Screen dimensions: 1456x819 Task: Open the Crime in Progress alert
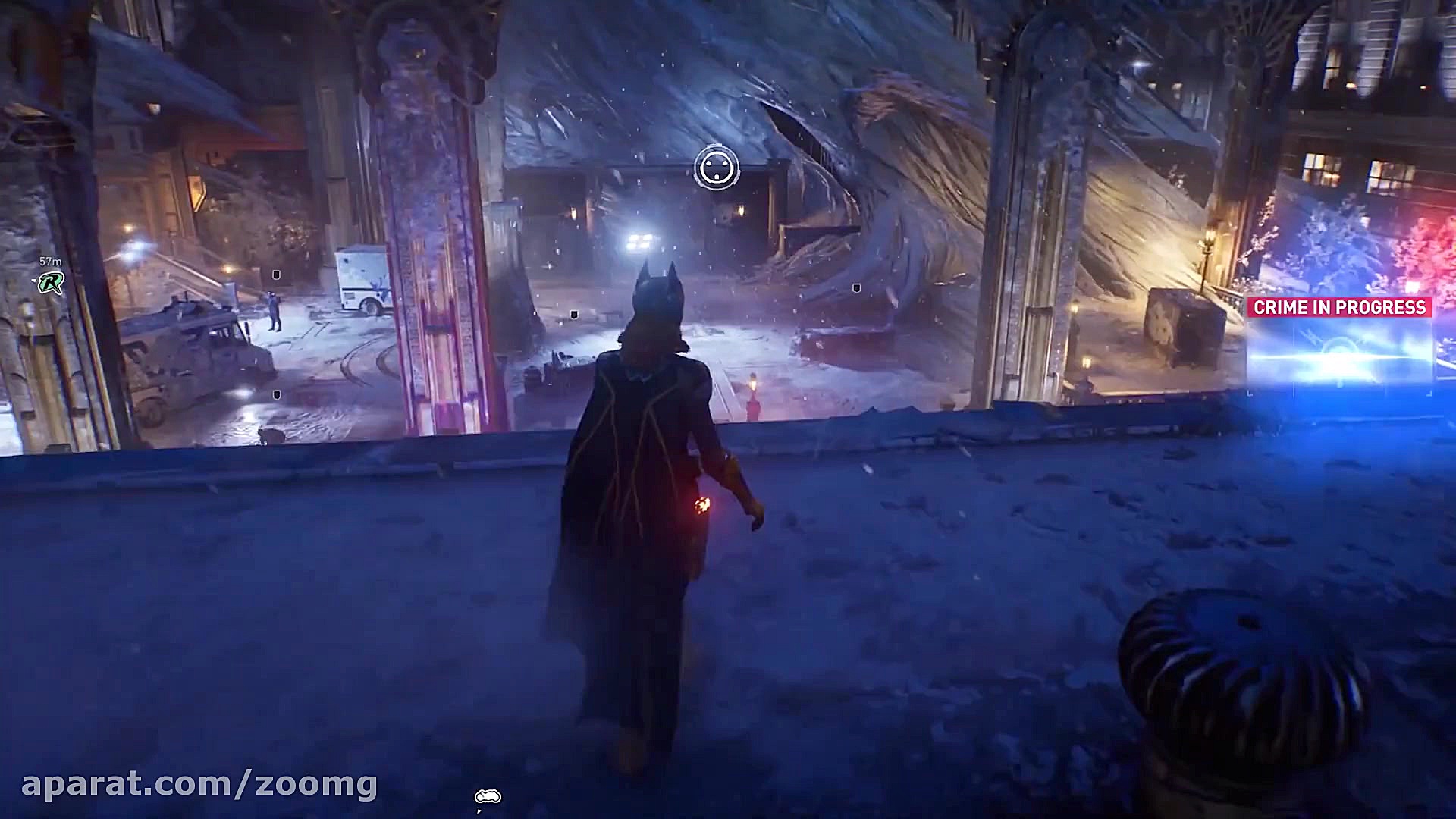(1339, 307)
